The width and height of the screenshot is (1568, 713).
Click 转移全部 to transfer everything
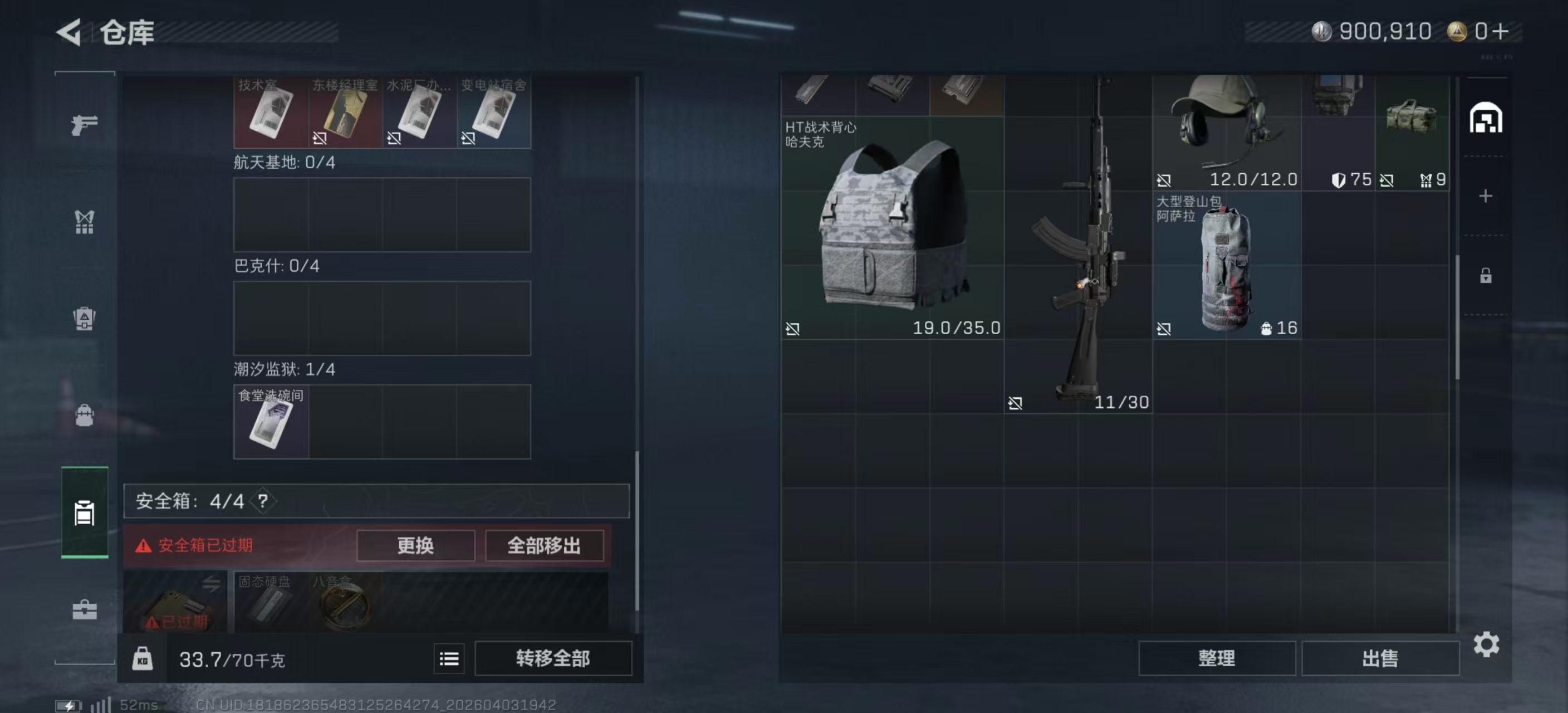(x=553, y=658)
